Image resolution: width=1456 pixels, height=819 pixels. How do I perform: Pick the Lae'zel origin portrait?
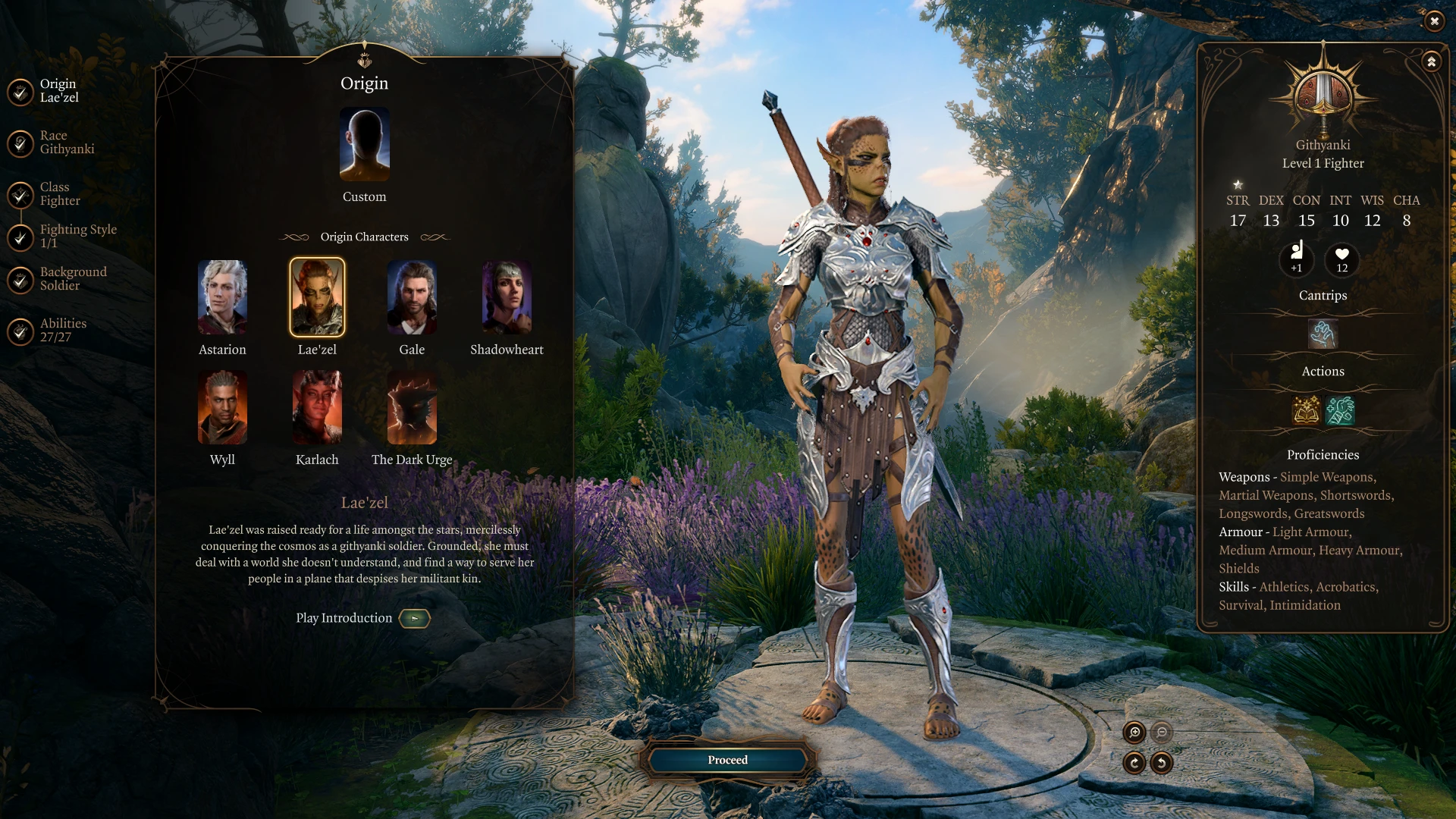(x=317, y=297)
